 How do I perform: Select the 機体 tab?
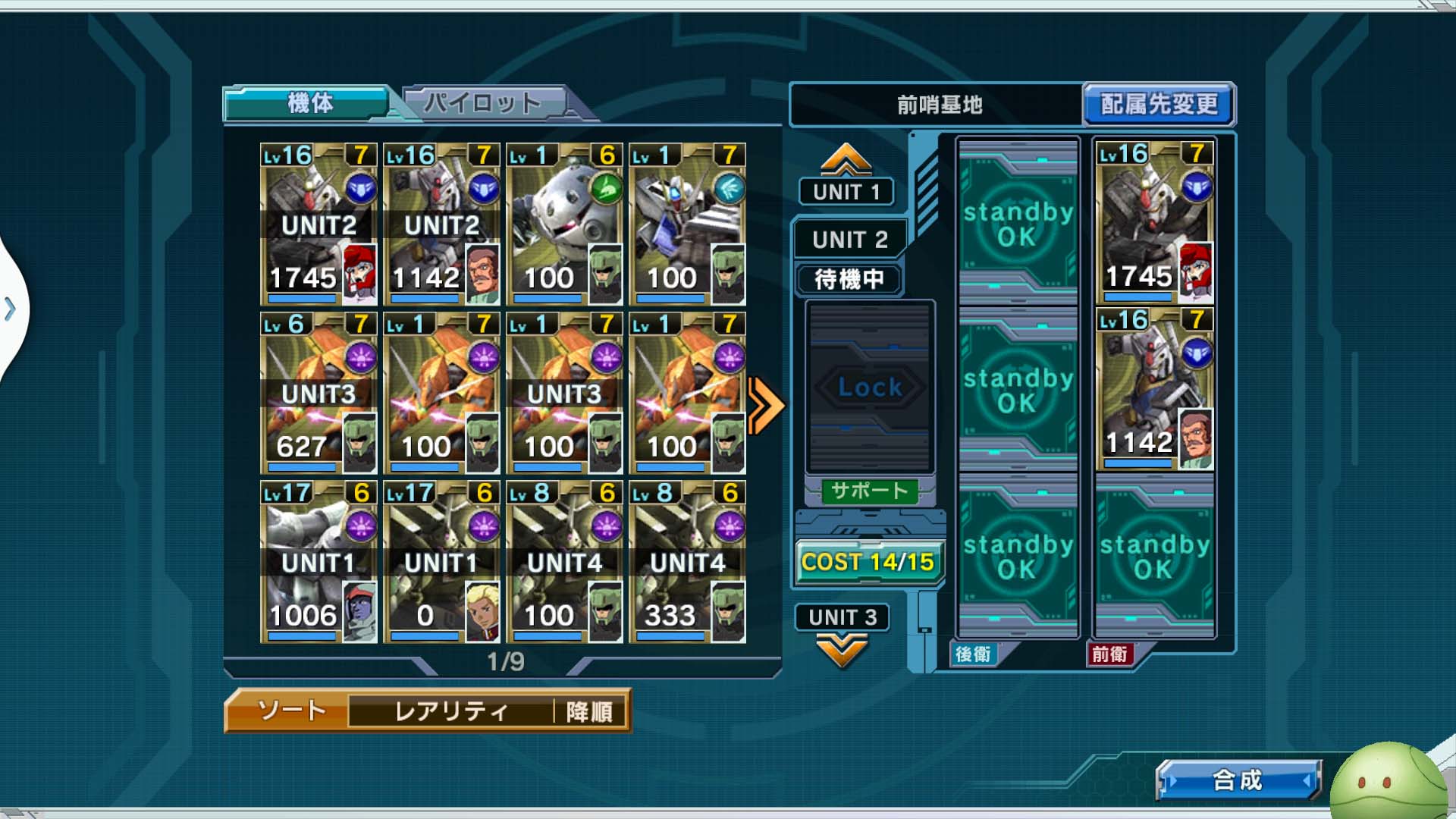point(309,102)
